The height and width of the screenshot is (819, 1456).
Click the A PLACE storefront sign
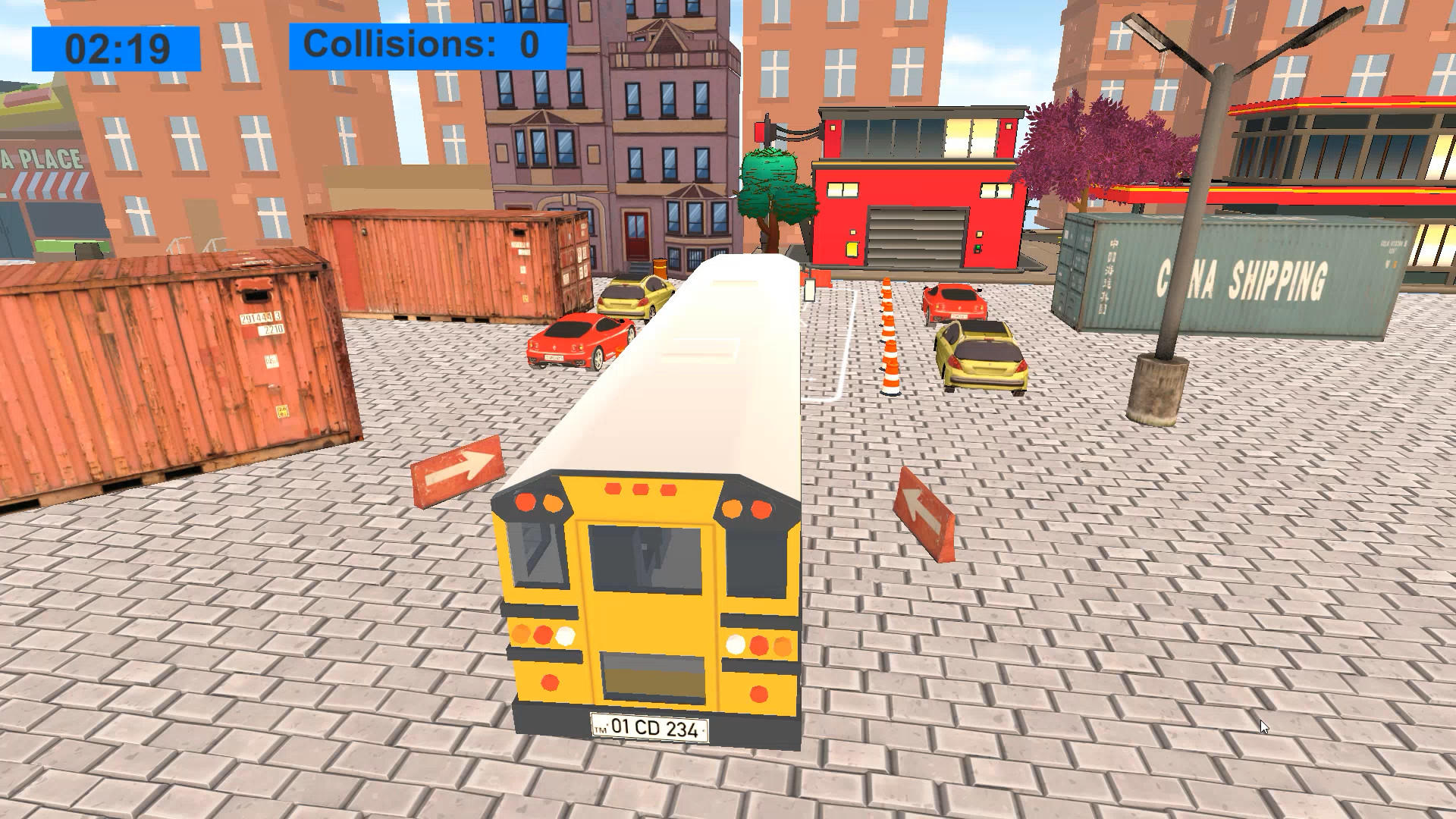click(42, 159)
